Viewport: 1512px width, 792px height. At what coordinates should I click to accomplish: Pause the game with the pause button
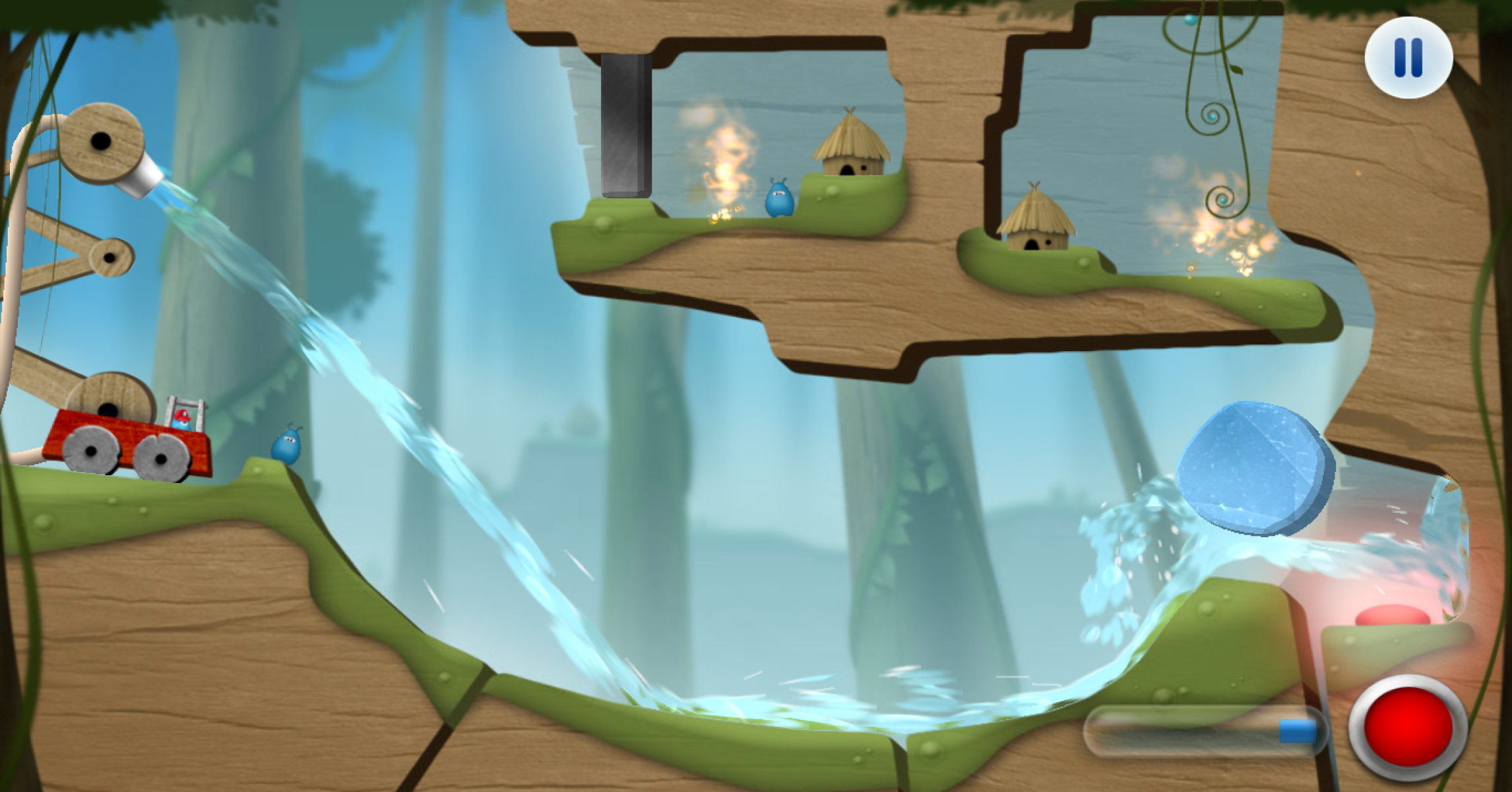pyautogui.click(x=1408, y=57)
